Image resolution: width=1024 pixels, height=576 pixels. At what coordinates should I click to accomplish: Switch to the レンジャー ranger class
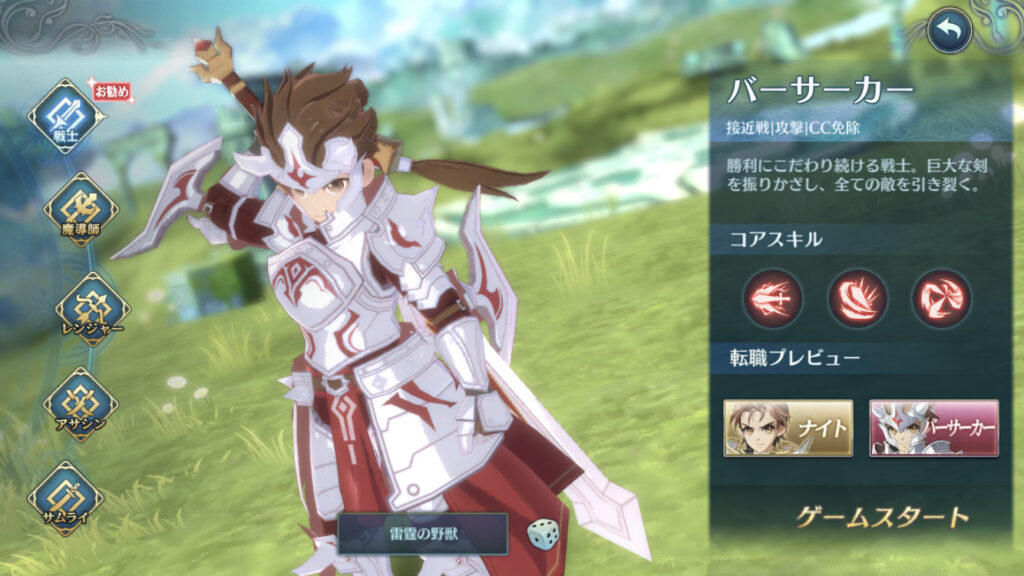pos(92,308)
